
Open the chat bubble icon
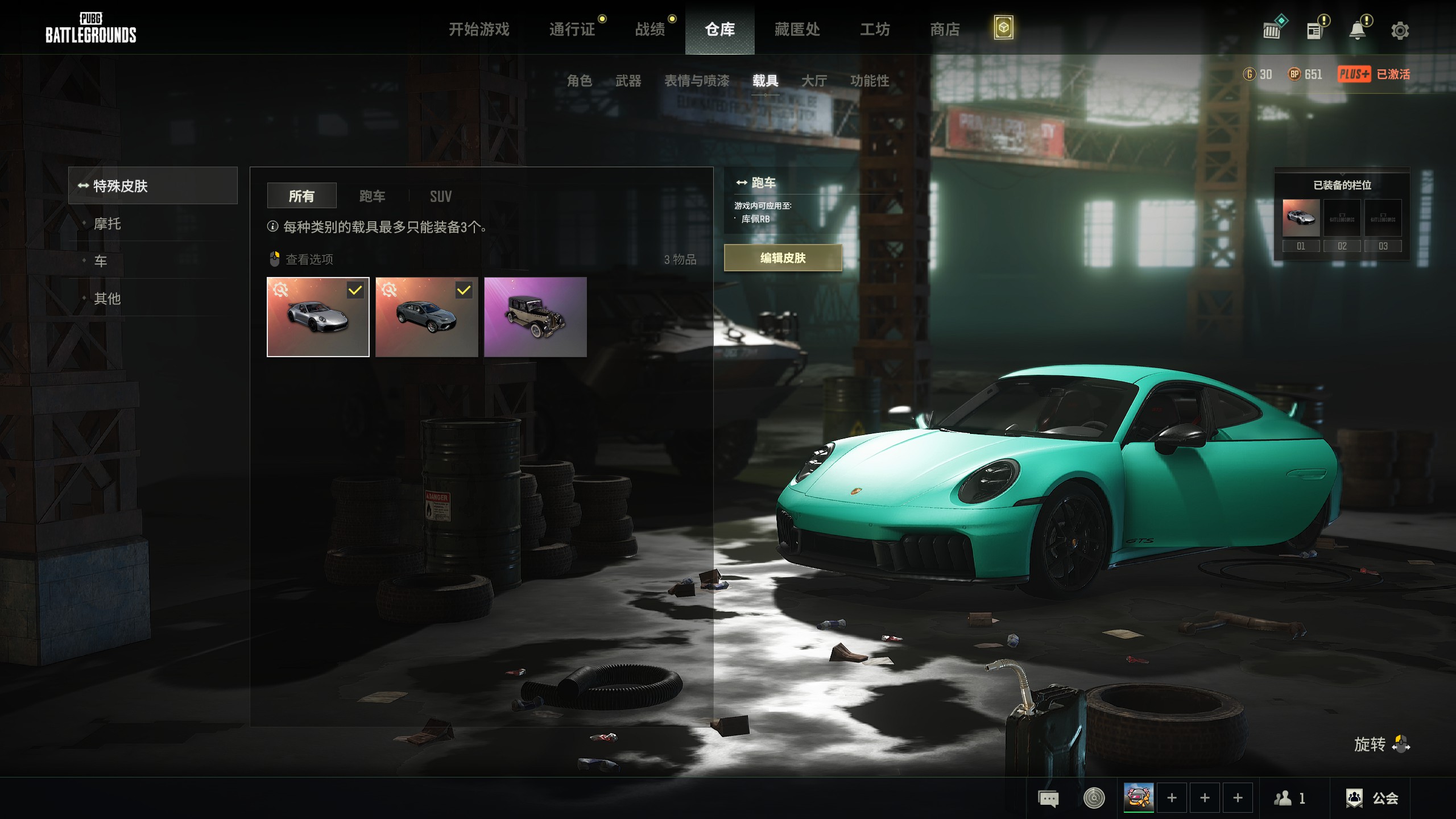click(x=1048, y=798)
